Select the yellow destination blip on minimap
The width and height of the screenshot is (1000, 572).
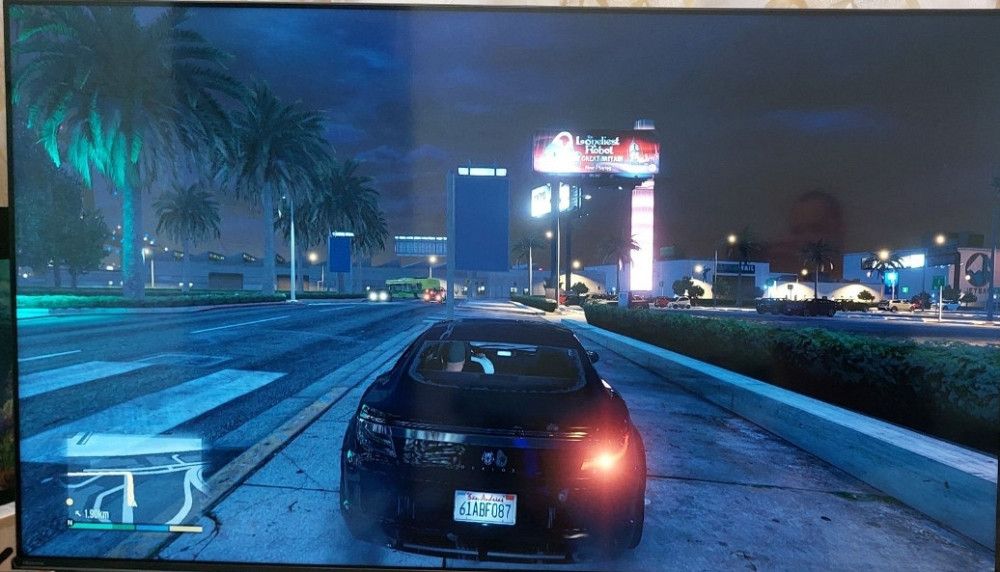69,502
